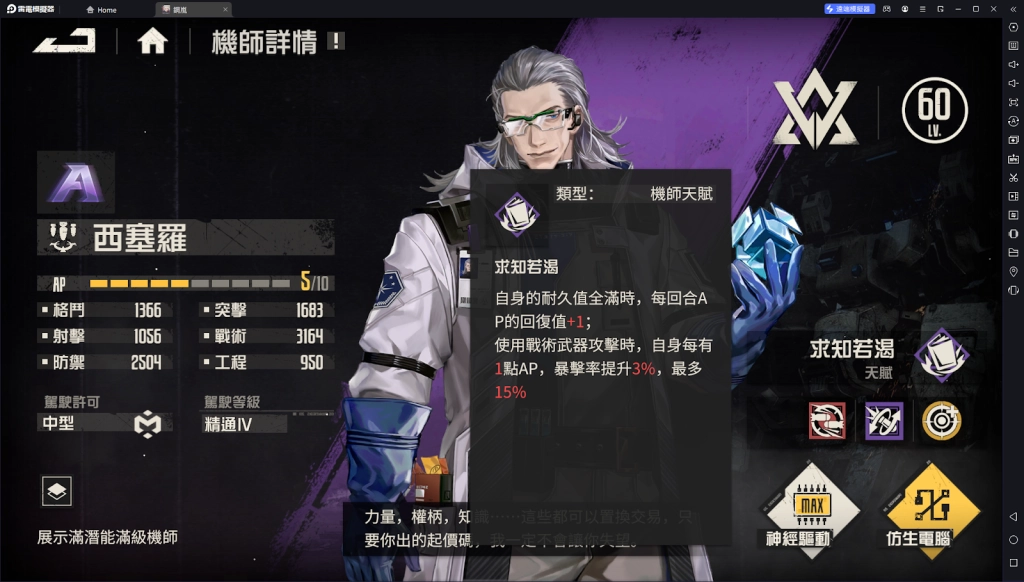Return to the home screen

pyautogui.click(x=152, y=41)
